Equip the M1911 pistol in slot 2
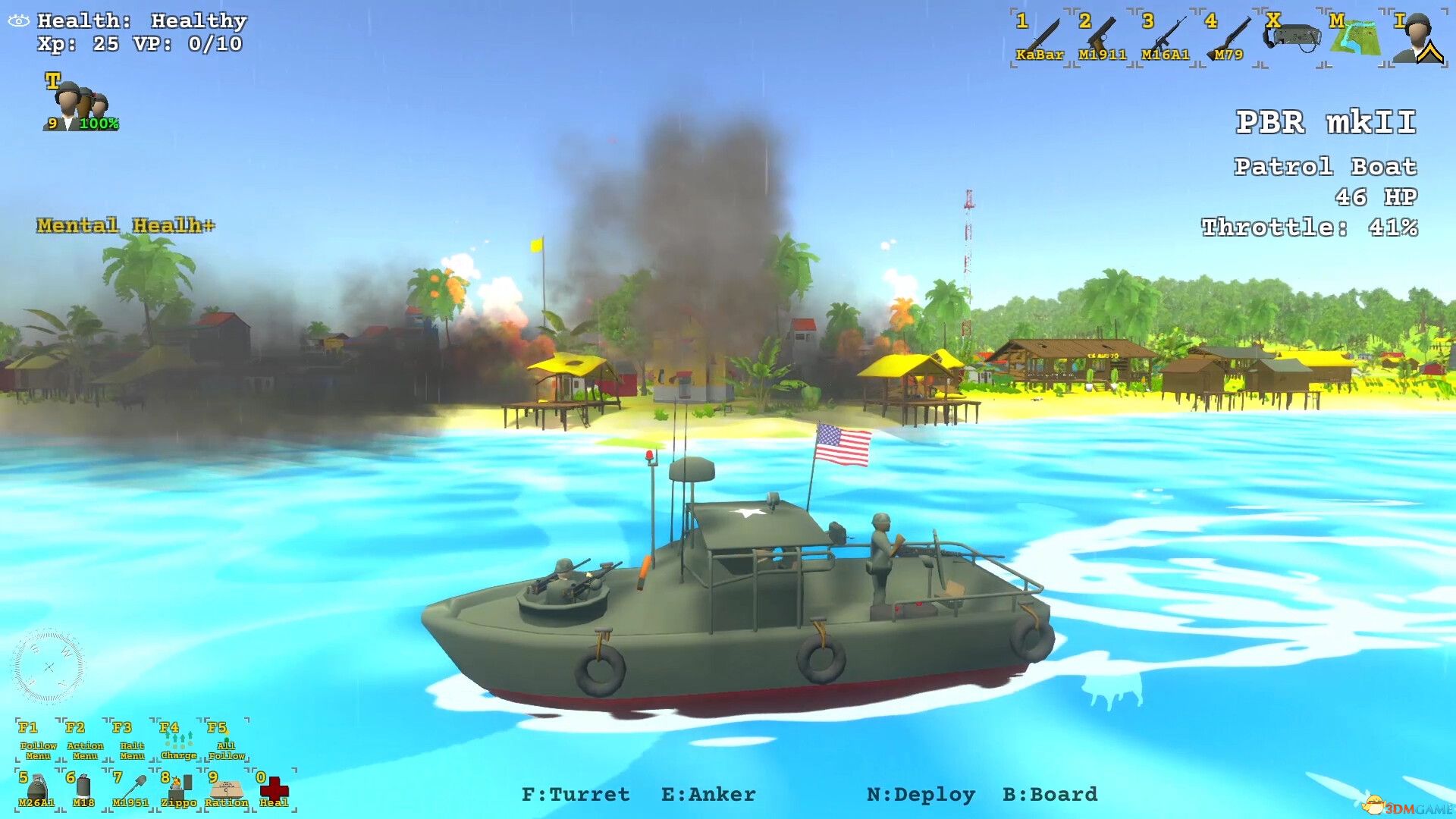 [x=1101, y=34]
